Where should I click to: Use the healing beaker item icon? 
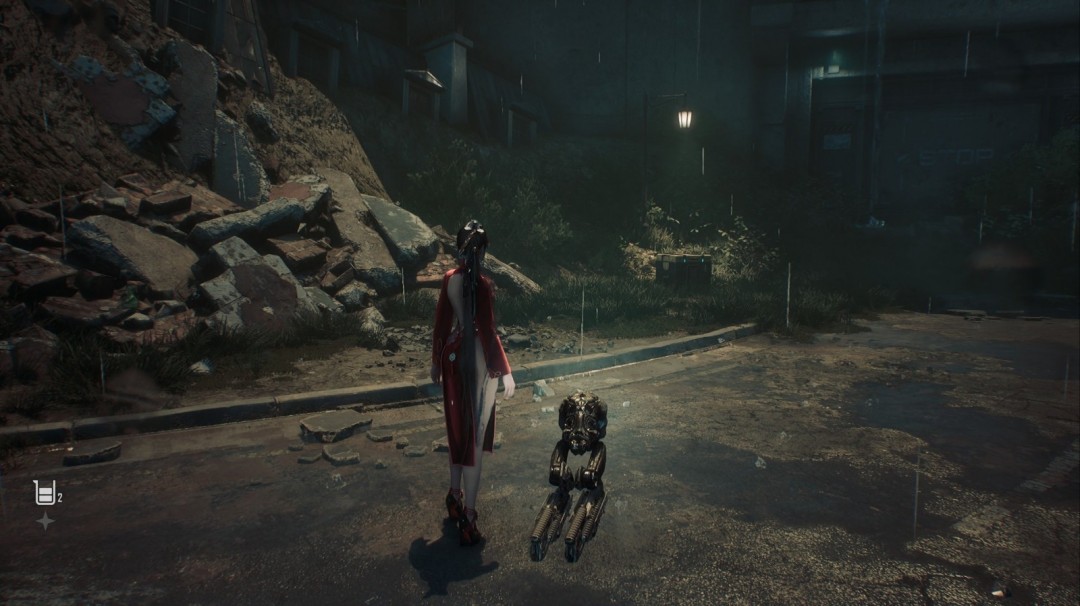(43, 492)
